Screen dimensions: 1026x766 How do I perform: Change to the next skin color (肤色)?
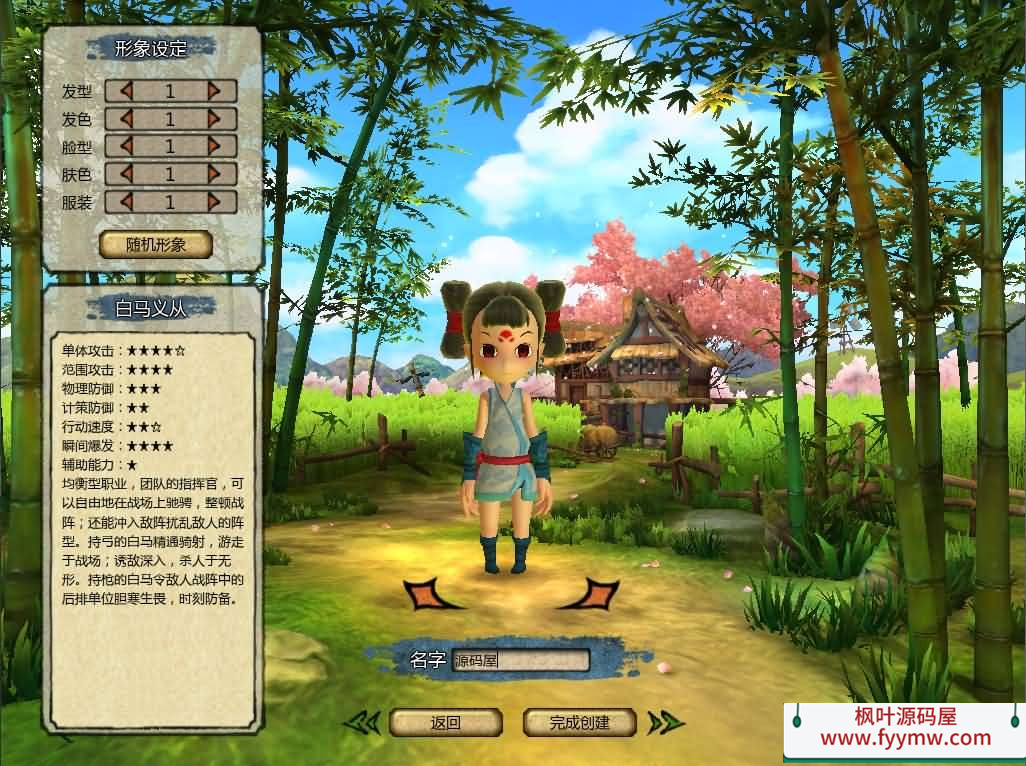tap(214, 174)
